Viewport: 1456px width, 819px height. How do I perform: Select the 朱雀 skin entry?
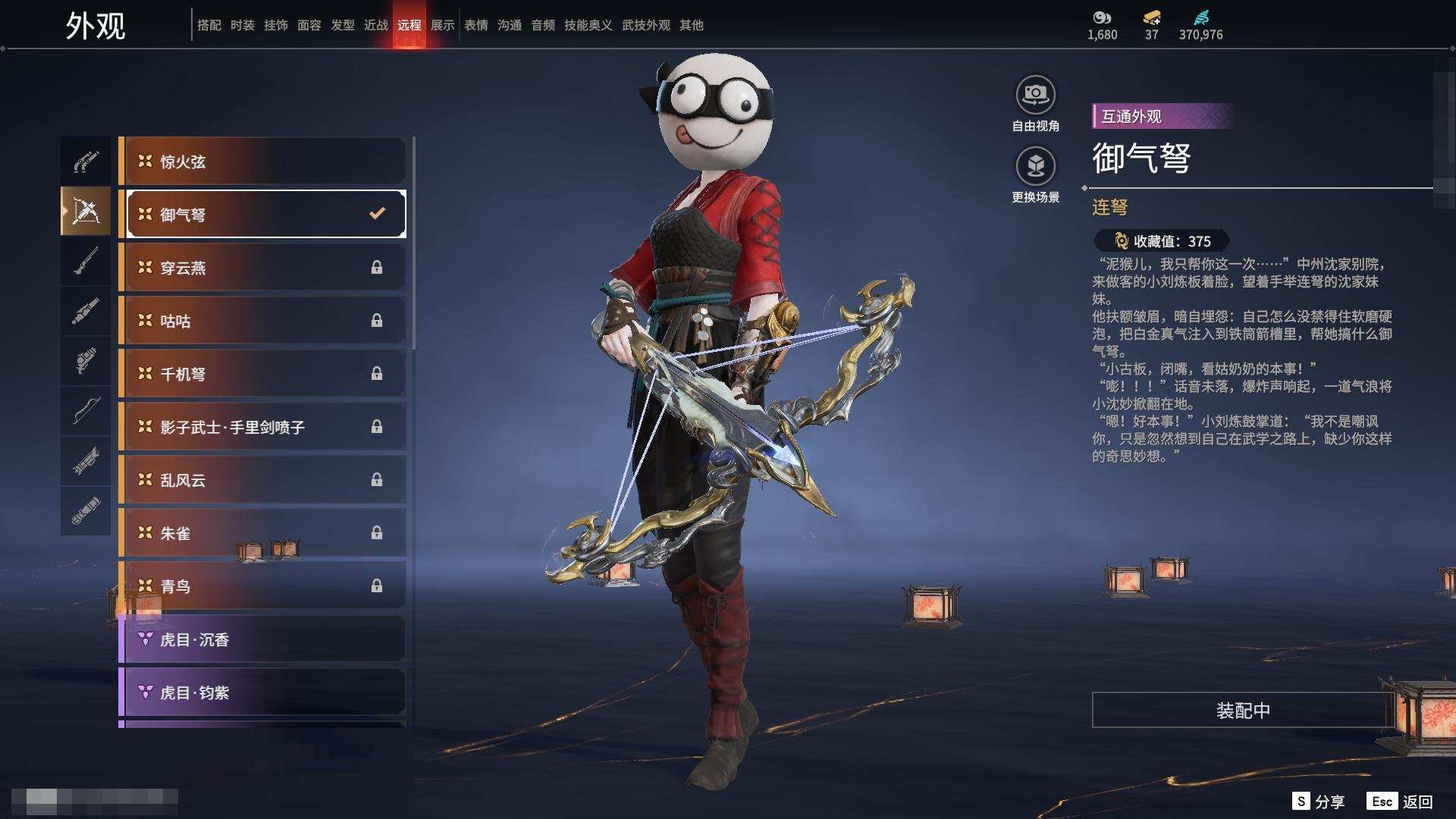(x=262, y=533)
